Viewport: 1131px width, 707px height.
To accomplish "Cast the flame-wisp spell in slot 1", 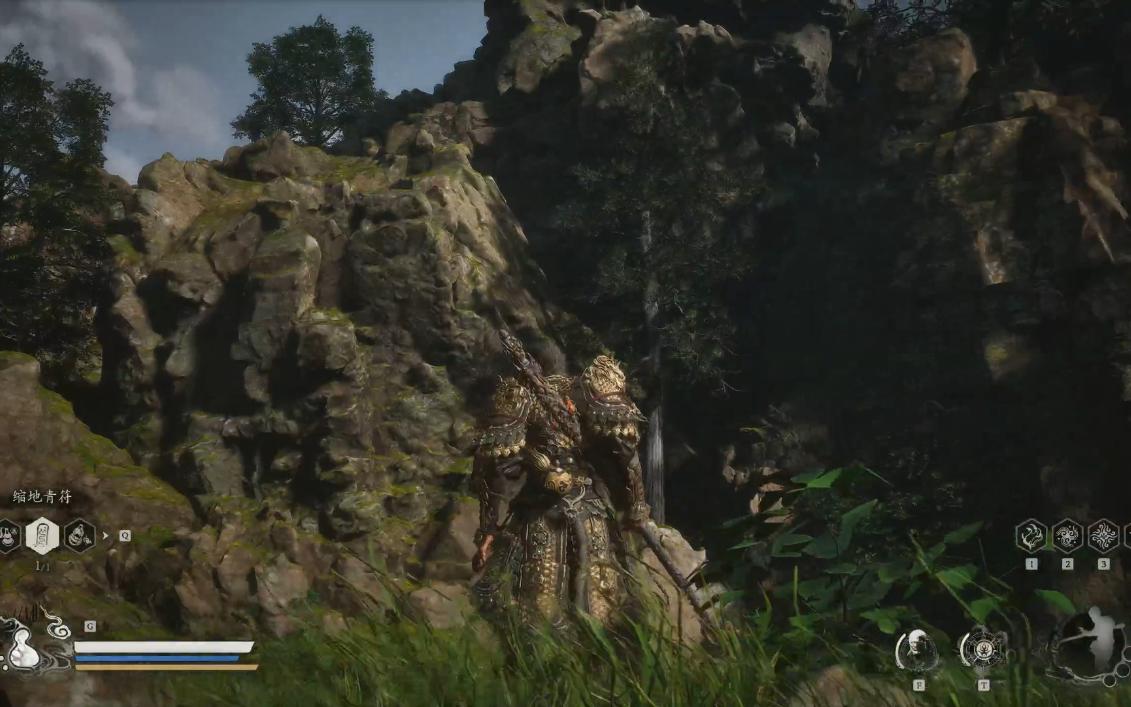I will 1031,536.
